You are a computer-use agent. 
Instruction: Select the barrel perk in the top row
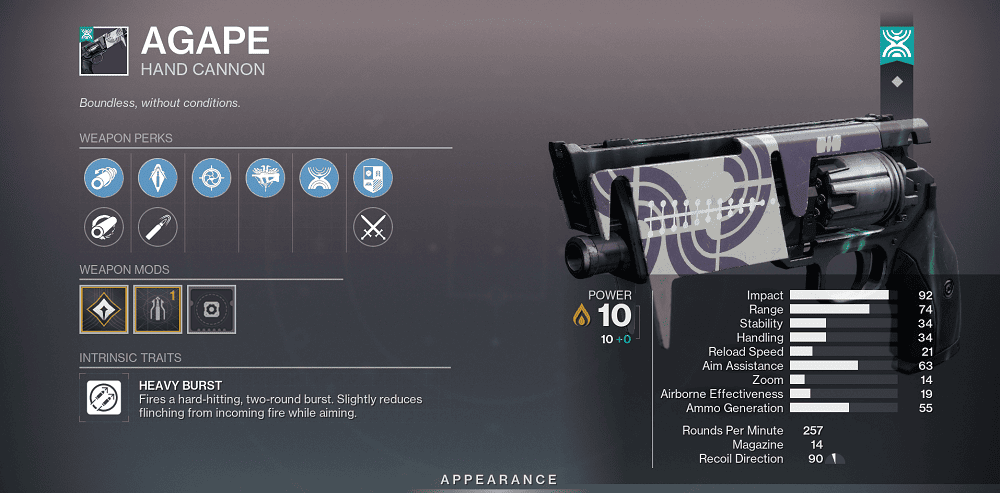[x=103, y=179]
